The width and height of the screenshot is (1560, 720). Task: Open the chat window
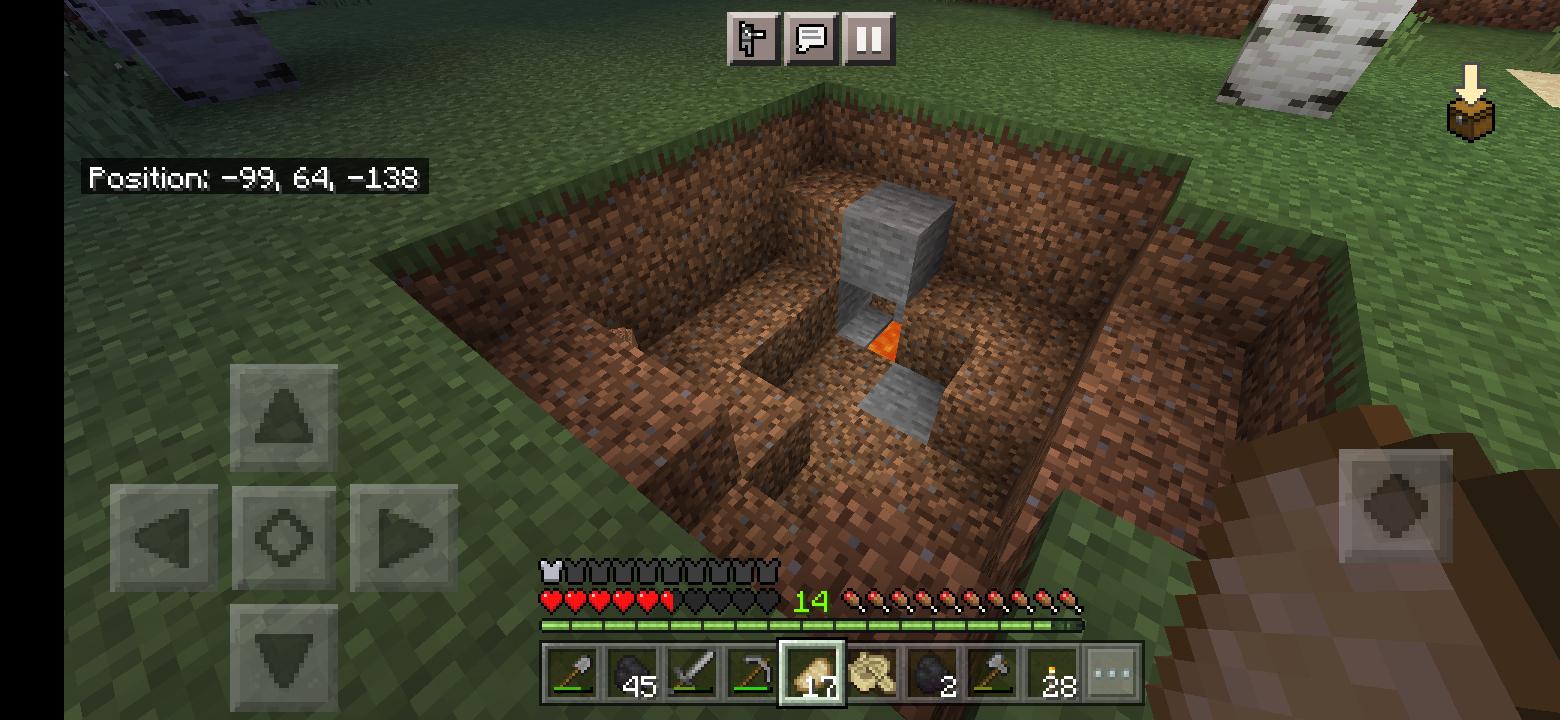point(810,40)
